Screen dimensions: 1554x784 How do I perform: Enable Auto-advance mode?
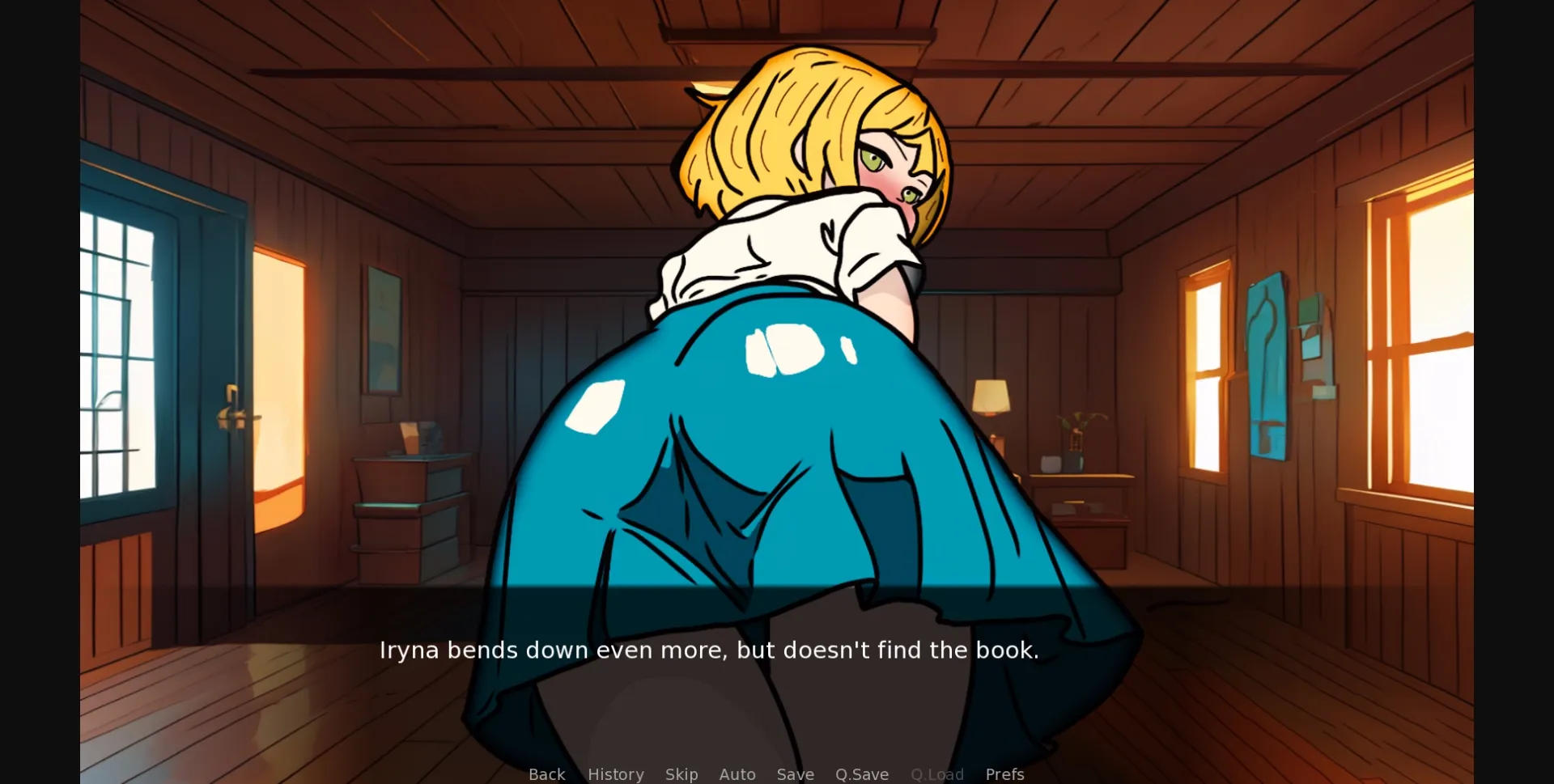[x=737, y=774]
